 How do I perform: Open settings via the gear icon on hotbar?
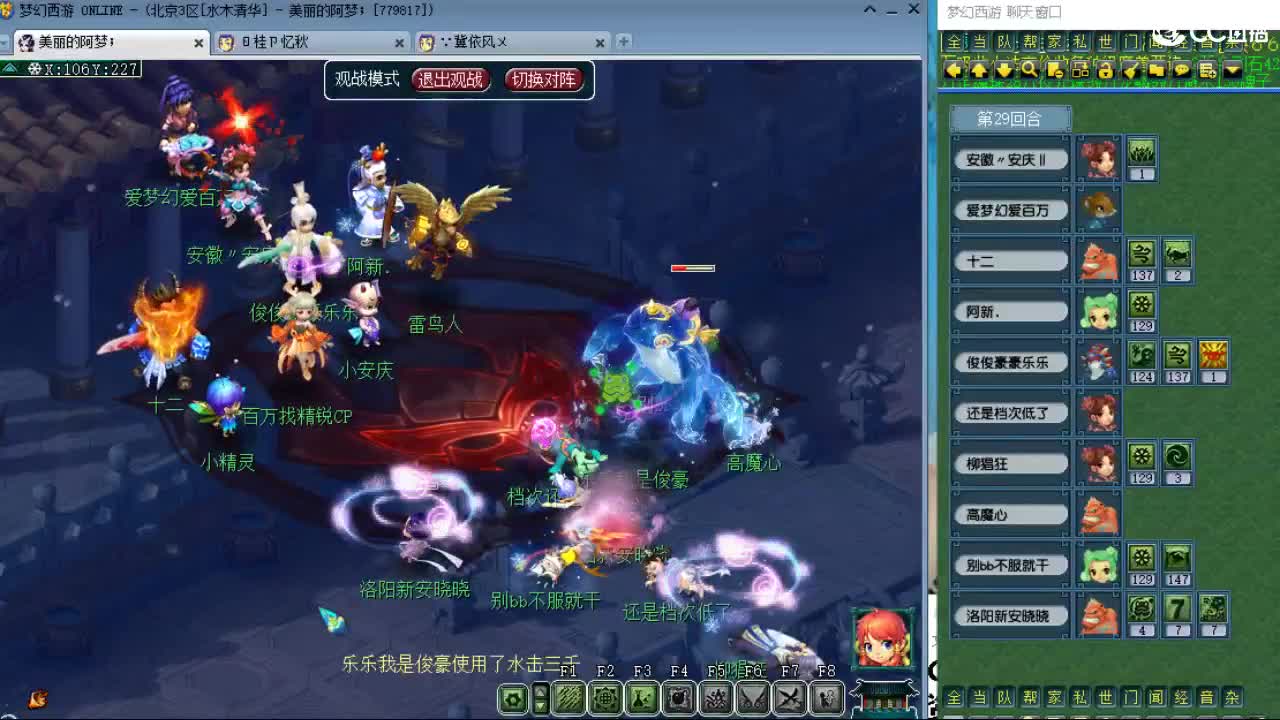coord(512,698)
